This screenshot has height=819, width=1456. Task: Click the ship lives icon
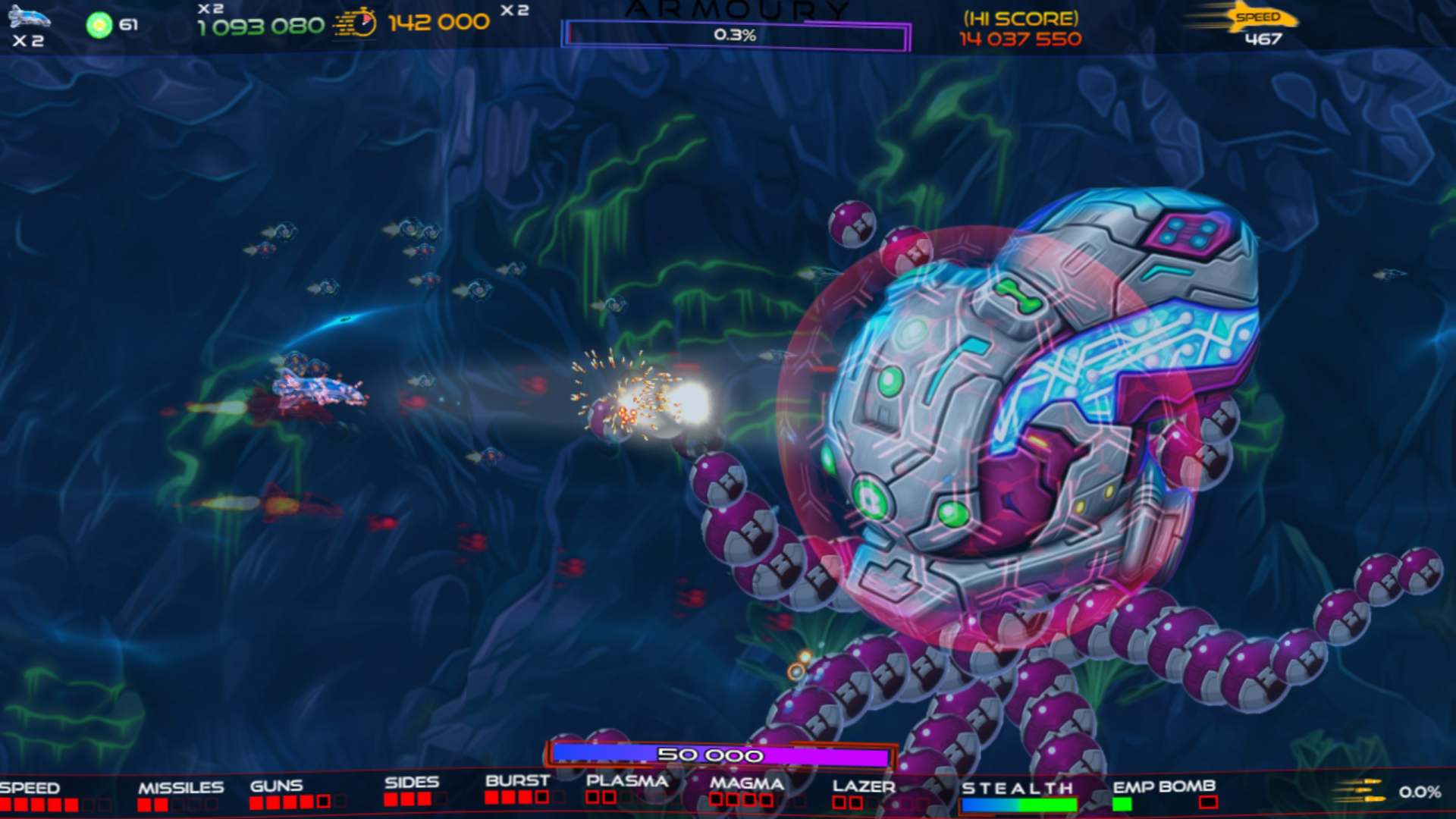pos(29,18)
